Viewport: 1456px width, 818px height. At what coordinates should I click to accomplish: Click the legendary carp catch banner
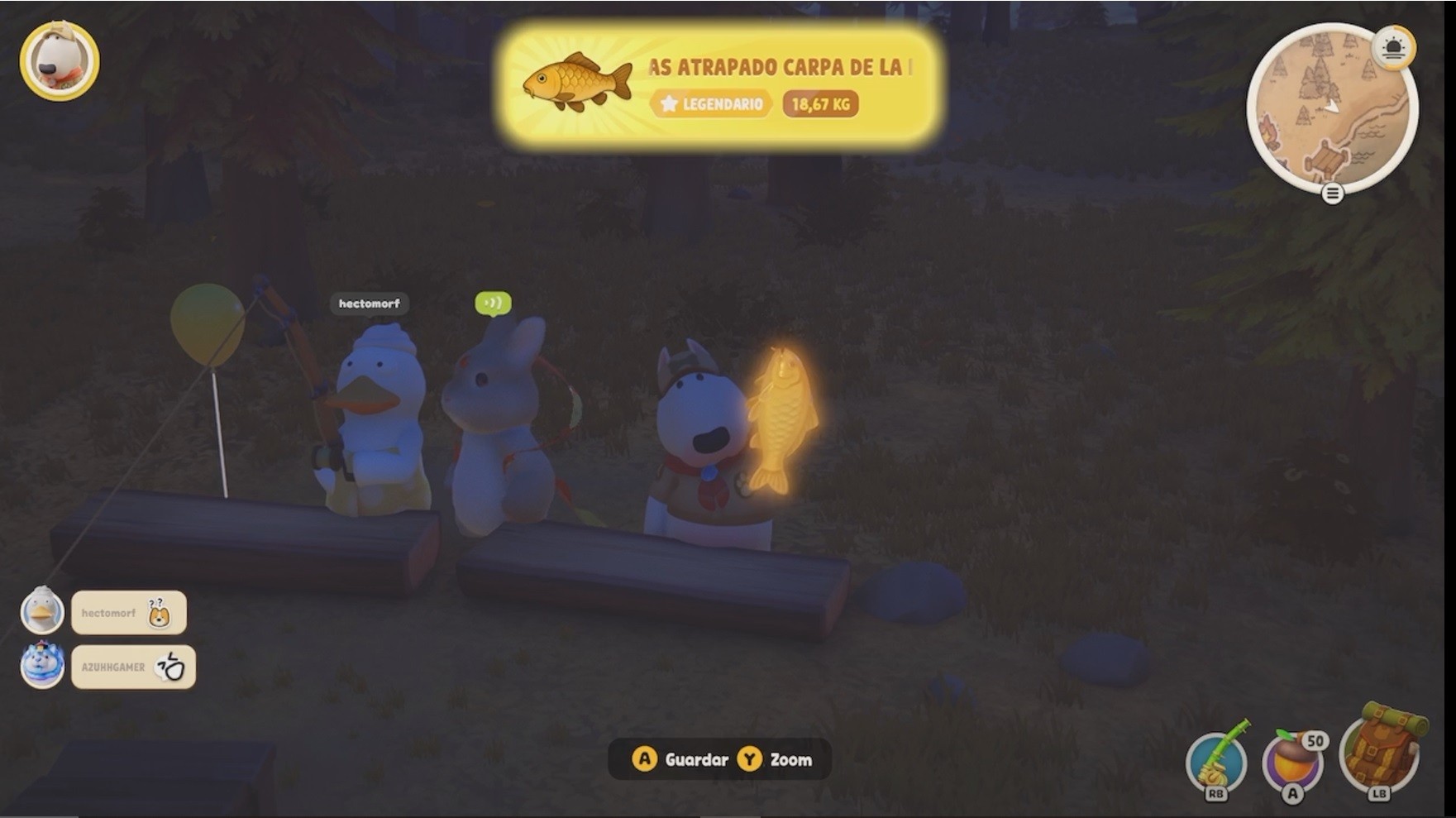[x=719, y=85]
